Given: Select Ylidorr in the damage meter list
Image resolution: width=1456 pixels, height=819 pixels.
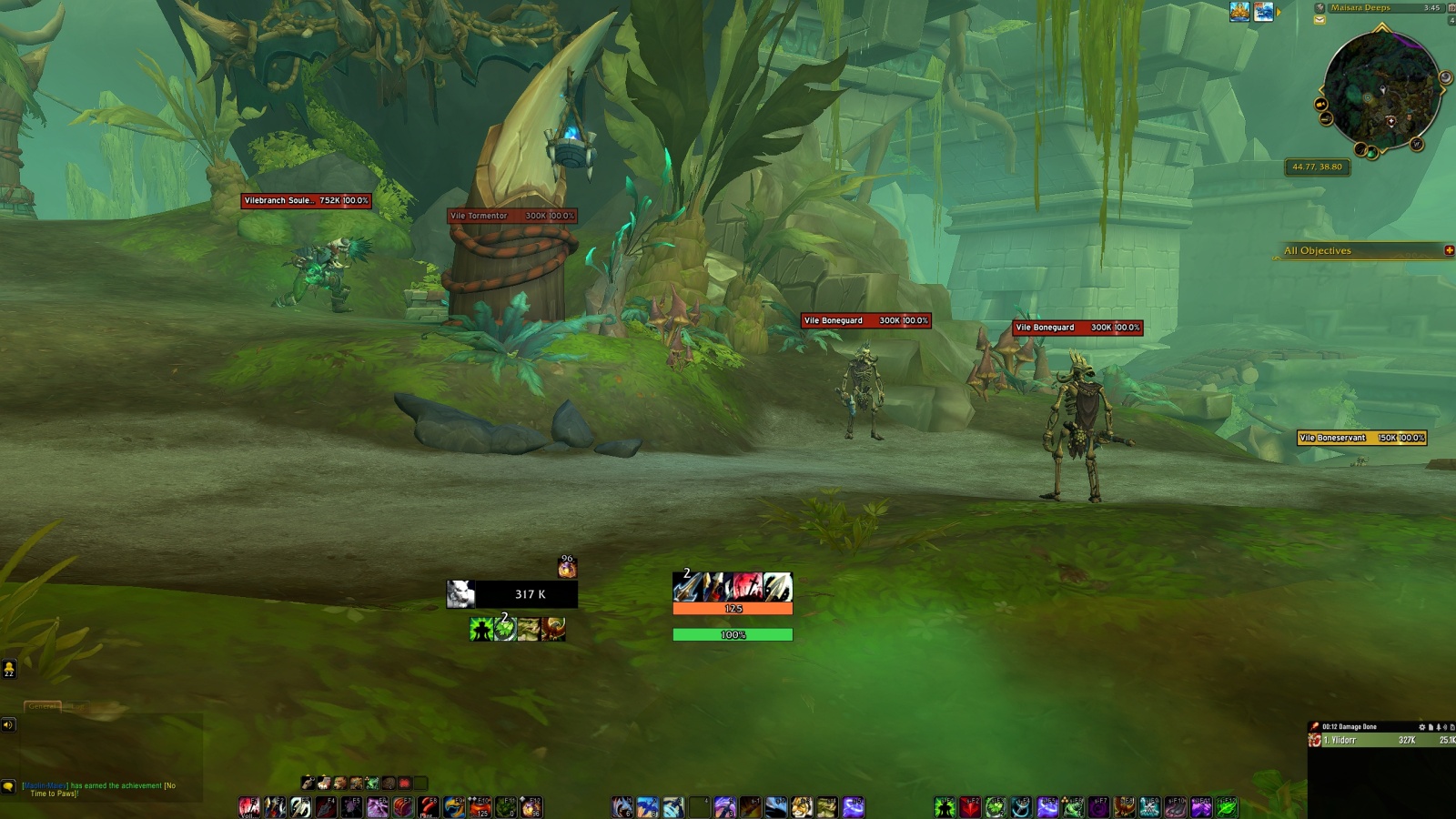Looking at the screenshot, I should pyautogui.click(x=1340, y=739).
